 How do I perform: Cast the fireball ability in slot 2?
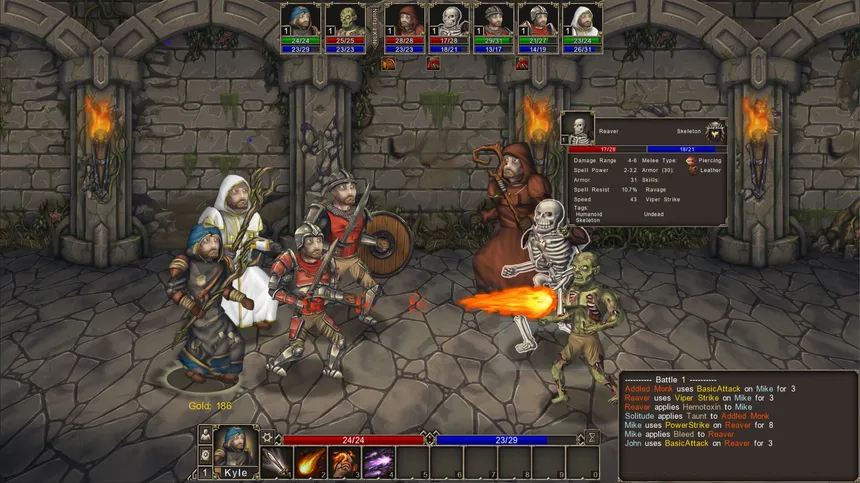(x=311, y=463)
